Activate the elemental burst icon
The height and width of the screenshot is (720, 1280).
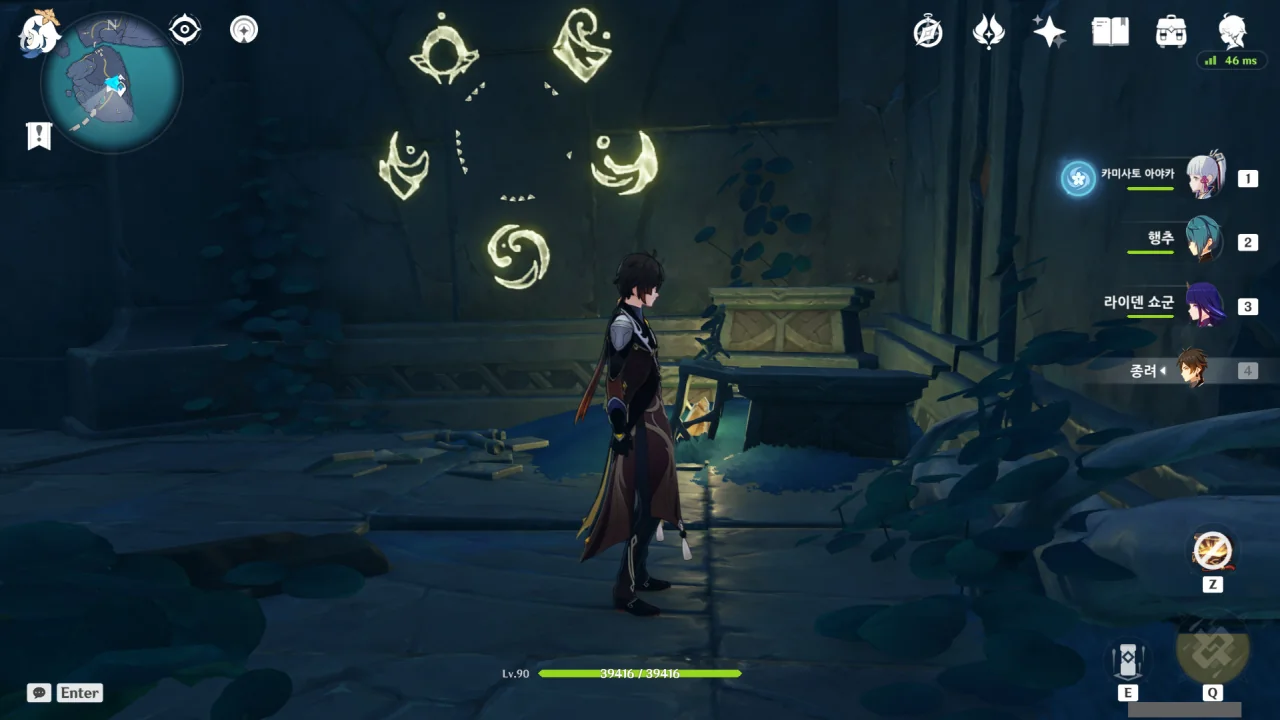(x=1212, y=650)
